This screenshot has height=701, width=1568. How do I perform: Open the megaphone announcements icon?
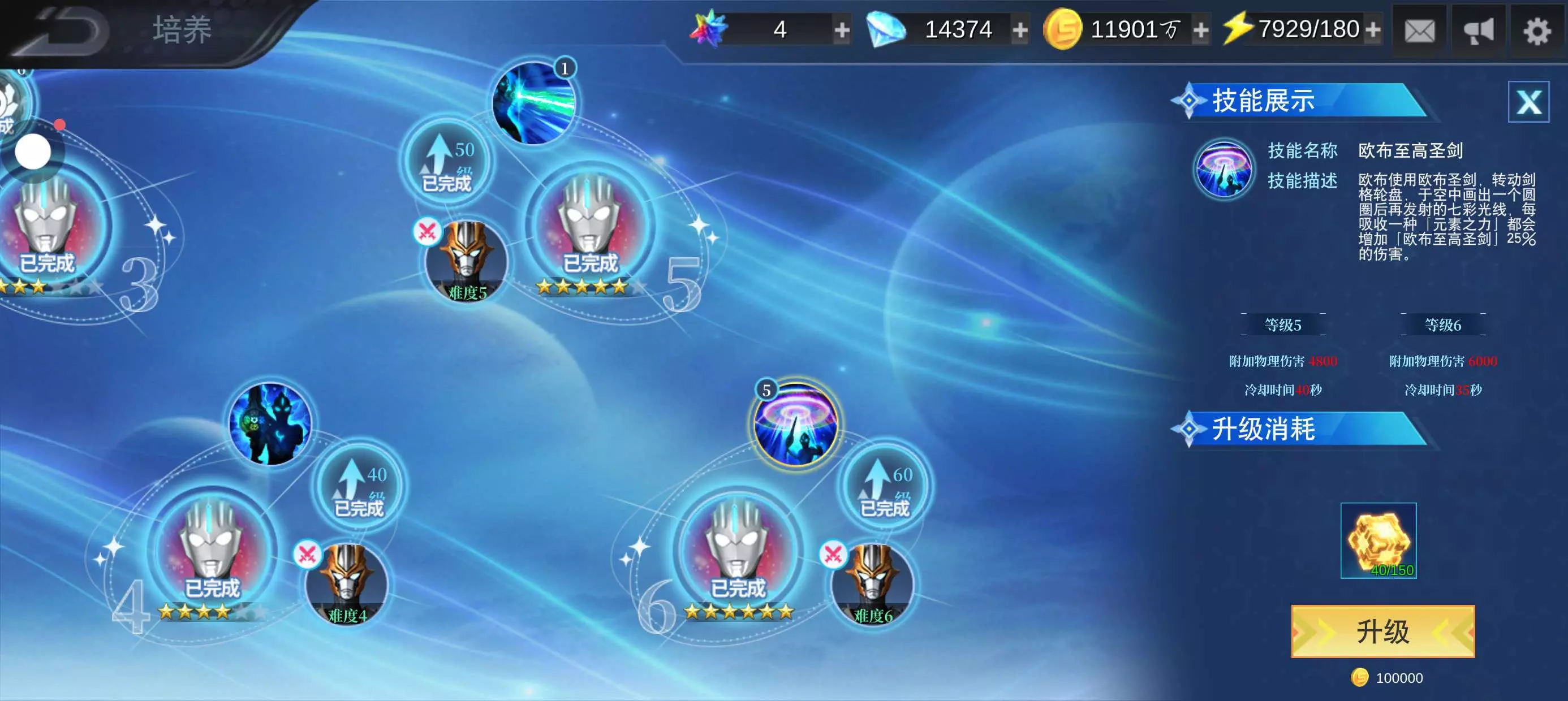1479,31
